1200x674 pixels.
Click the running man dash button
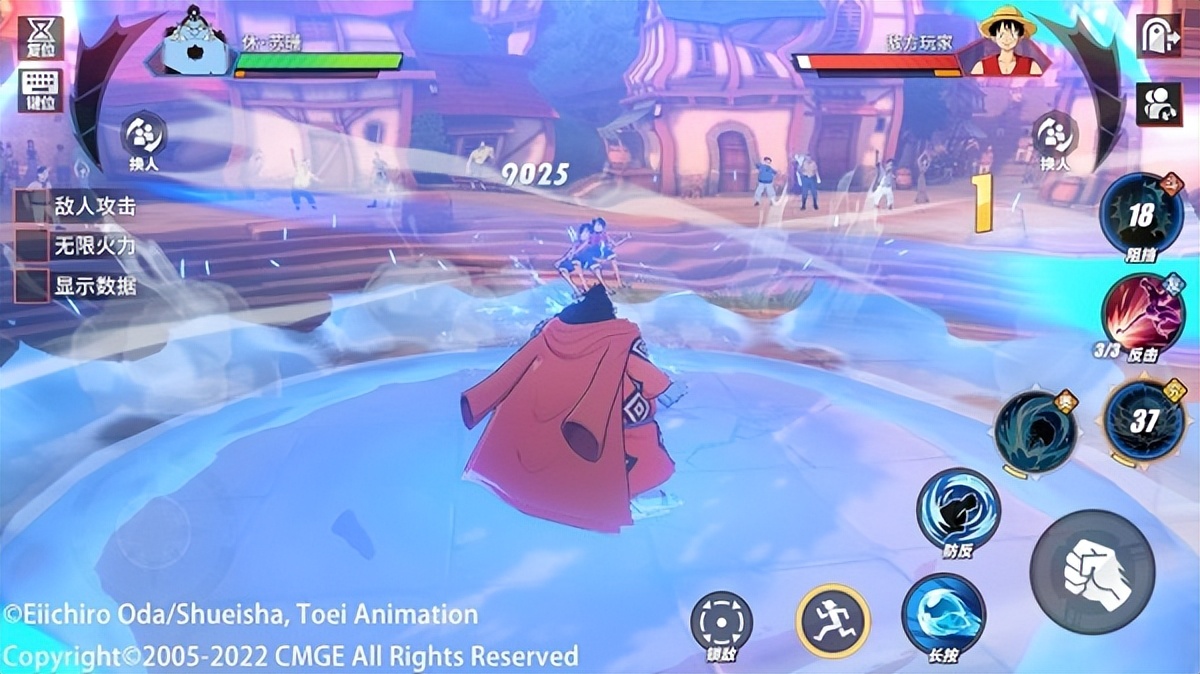click(x=833, y=620)
